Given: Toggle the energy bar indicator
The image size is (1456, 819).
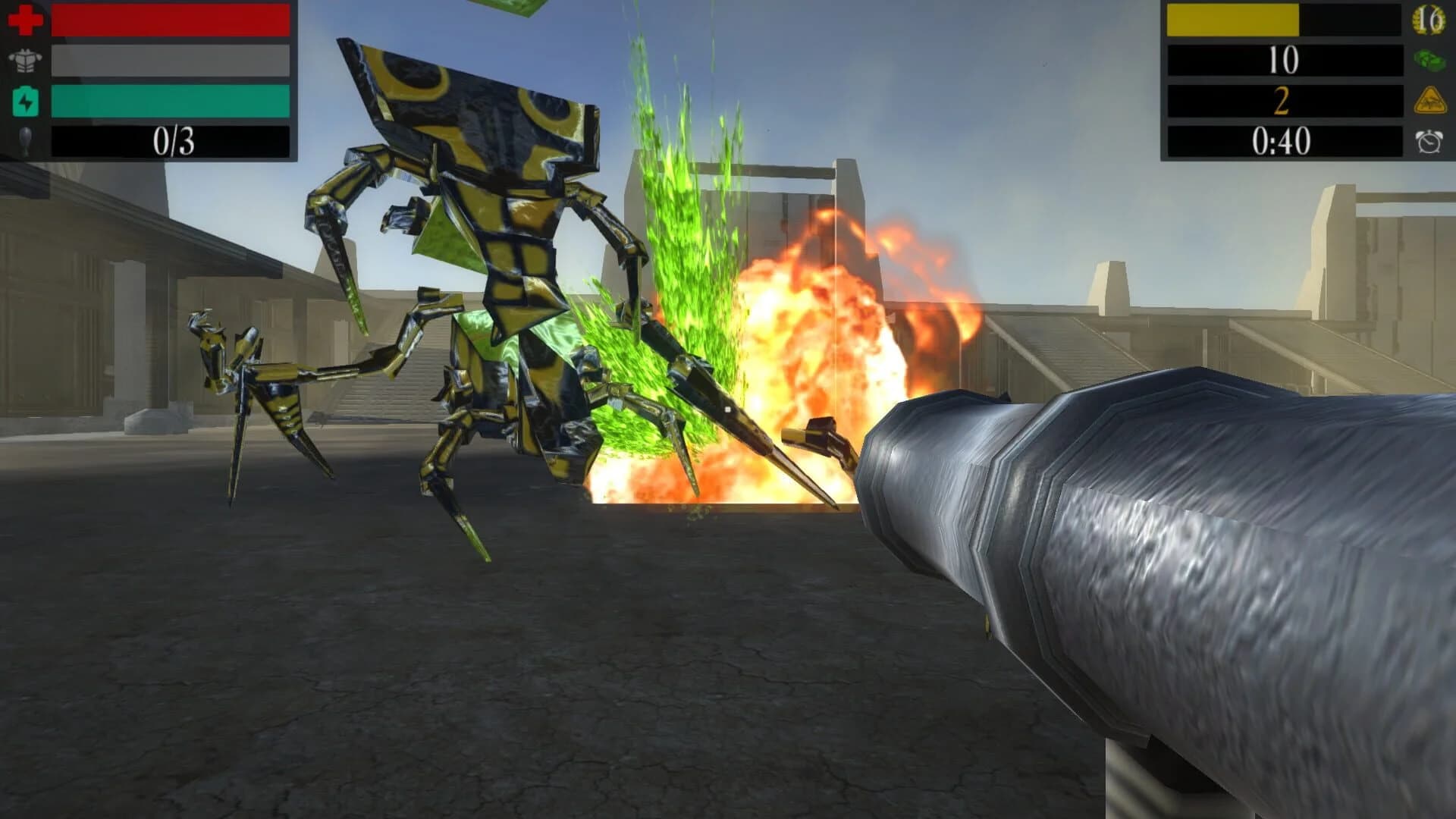Looking at the screenshot, I should tap(171, 102).
